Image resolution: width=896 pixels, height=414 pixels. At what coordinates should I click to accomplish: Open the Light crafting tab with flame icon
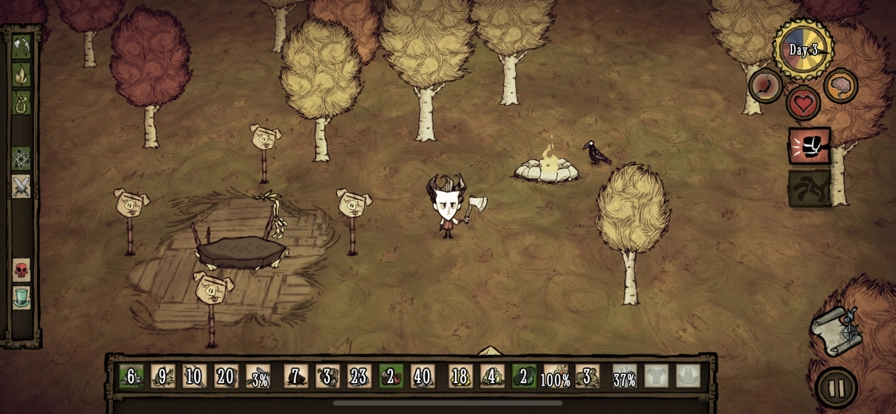coord(21,74)
